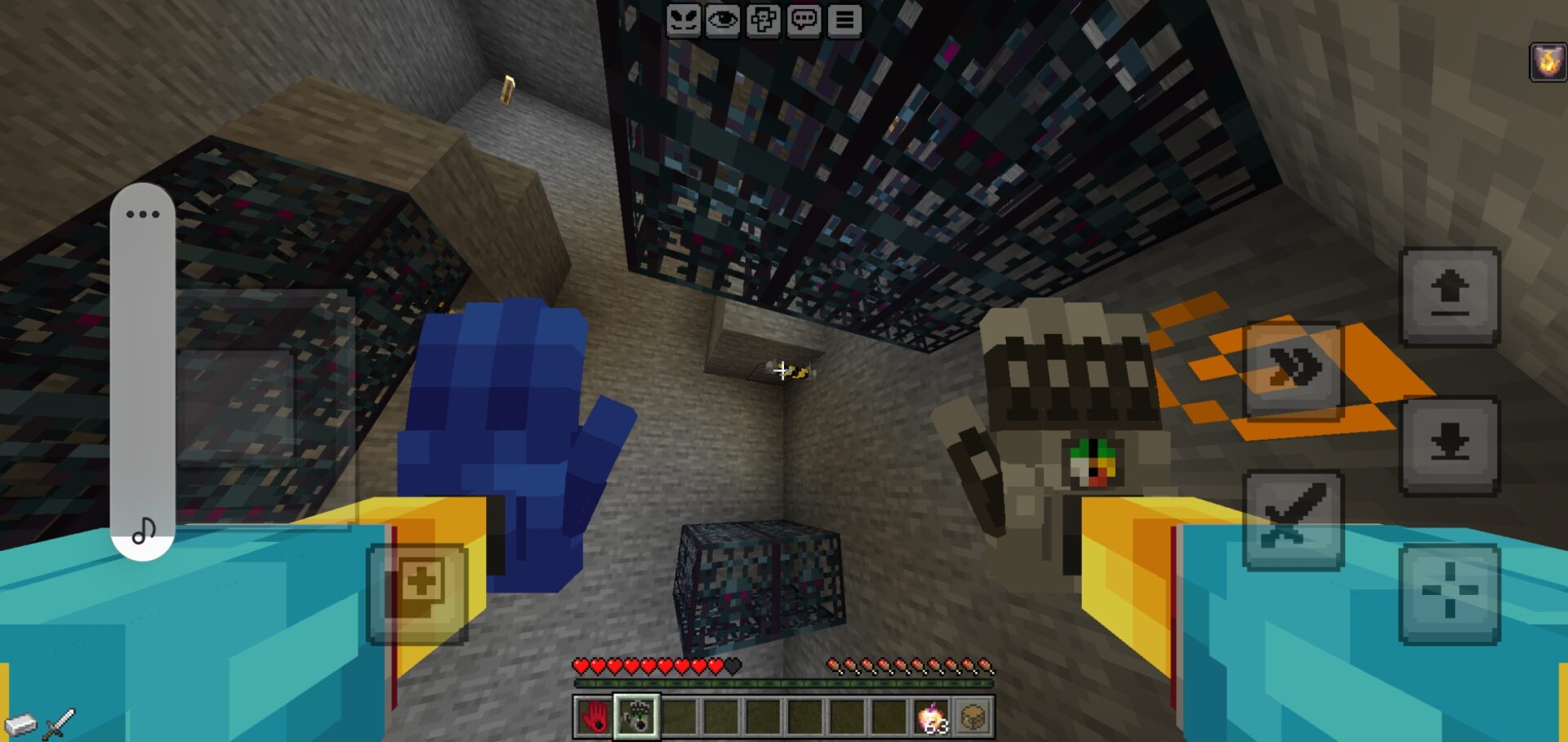
Task: Toggle the eye perspective button
Action: (723, 20)
